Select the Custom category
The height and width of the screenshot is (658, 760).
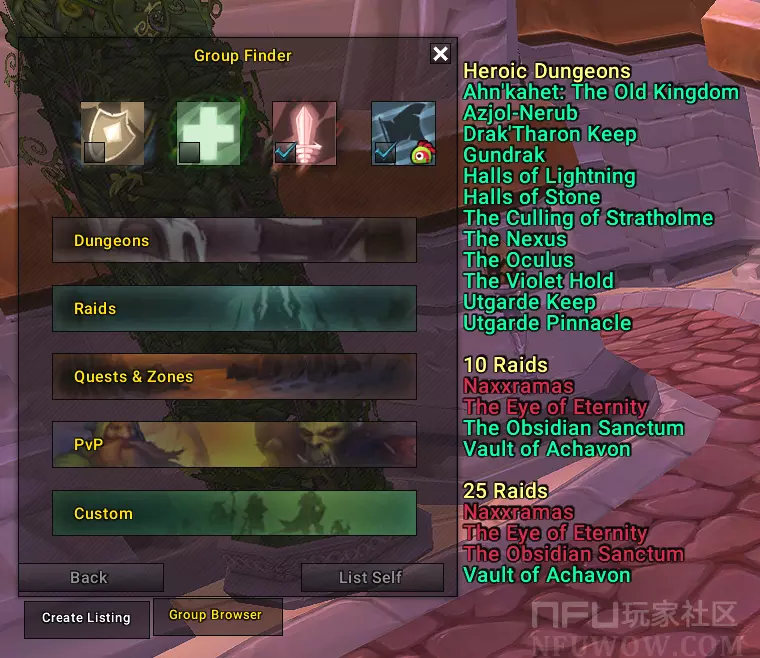(x=234, y=514)
